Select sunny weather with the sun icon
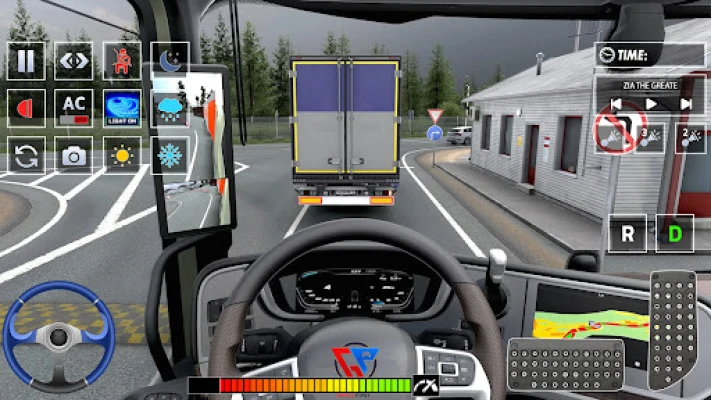The width and height of the screenshot is (711, 400). tap(122, 155)
